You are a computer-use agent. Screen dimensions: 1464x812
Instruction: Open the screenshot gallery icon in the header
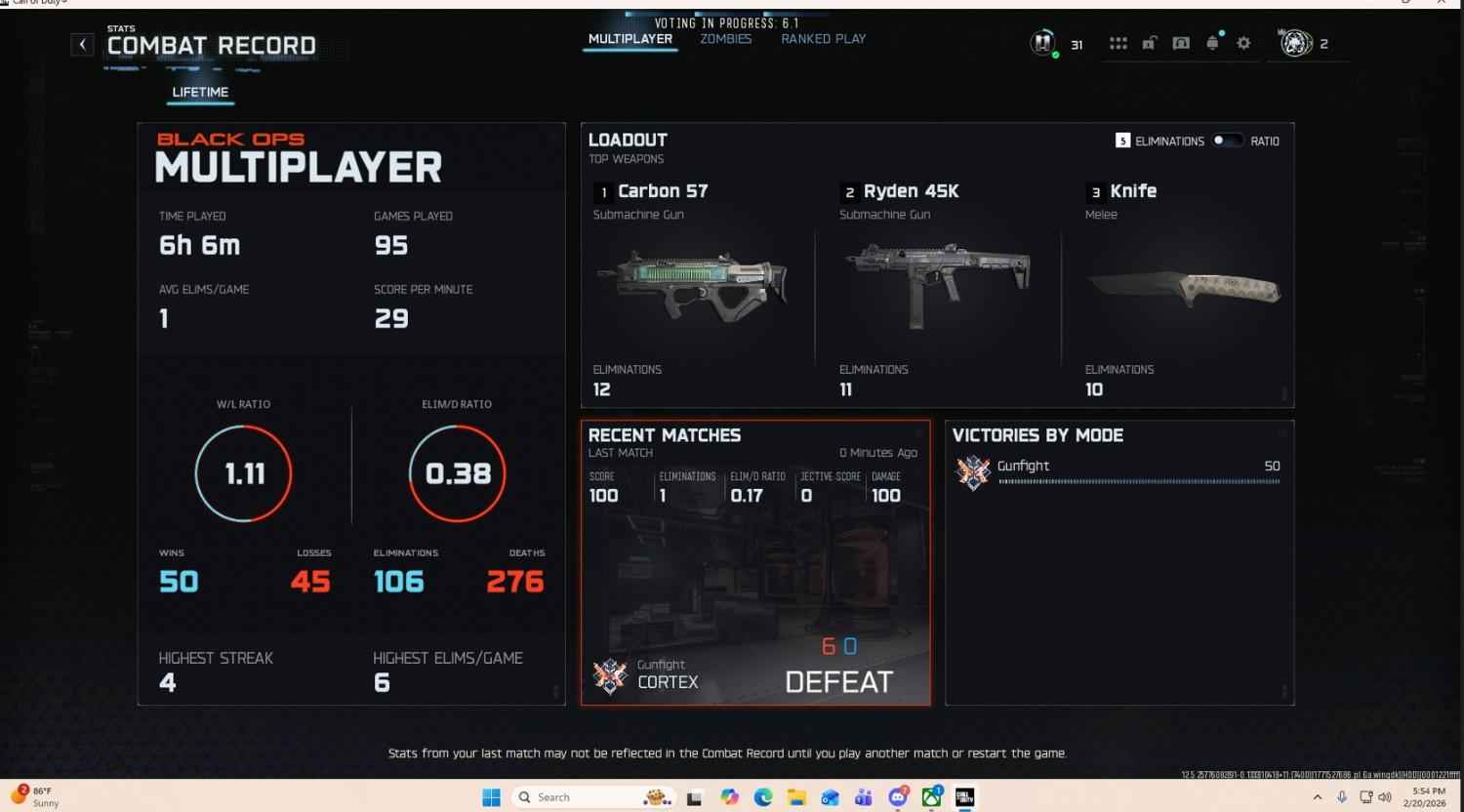point(1181,43)
